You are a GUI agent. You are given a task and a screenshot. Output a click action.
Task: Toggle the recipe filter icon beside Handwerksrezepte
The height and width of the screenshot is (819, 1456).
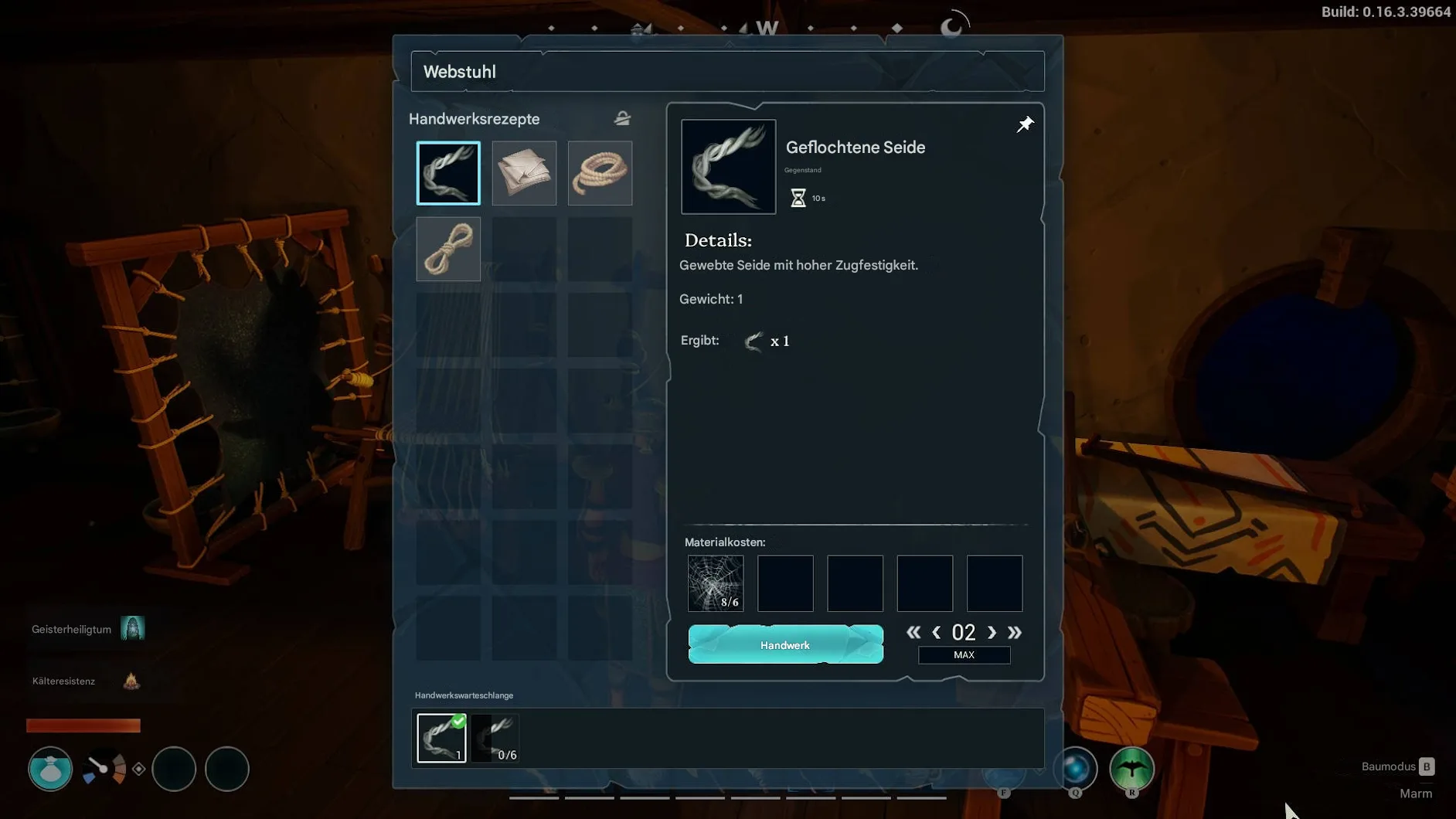pyautogui.click(x=622, y=118)
